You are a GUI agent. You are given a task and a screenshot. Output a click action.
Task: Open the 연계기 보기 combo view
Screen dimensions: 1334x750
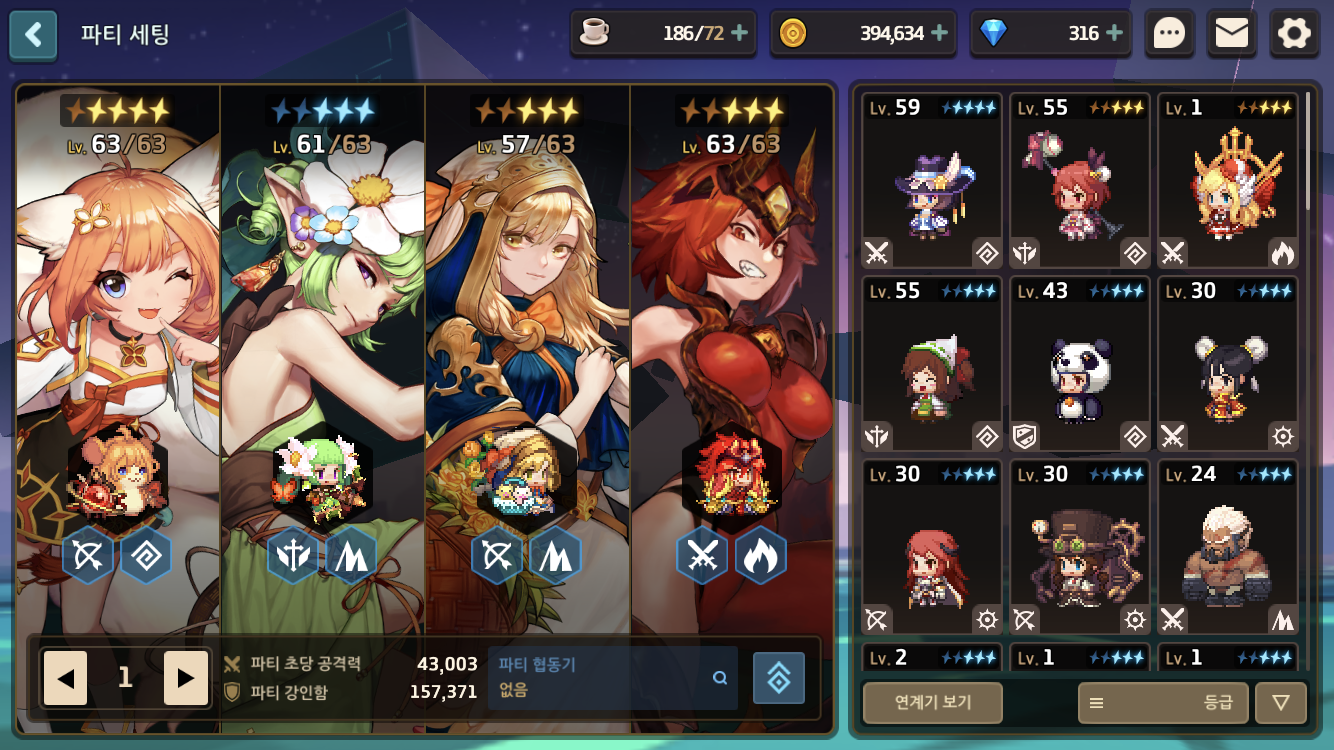[932, 702]
